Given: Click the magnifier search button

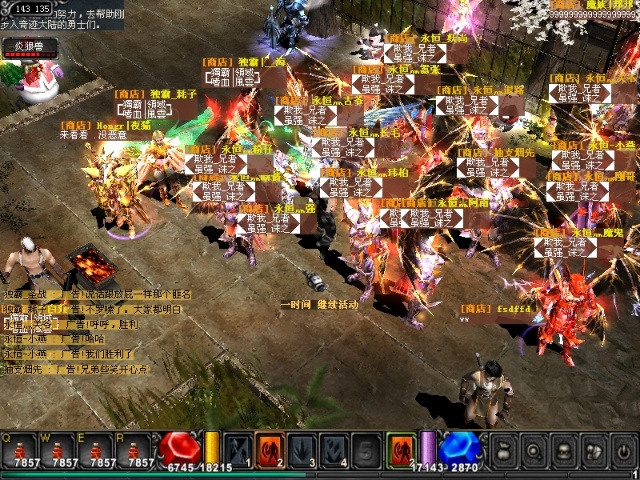Looking at the screenshot, I should click(x=534, y=450).
